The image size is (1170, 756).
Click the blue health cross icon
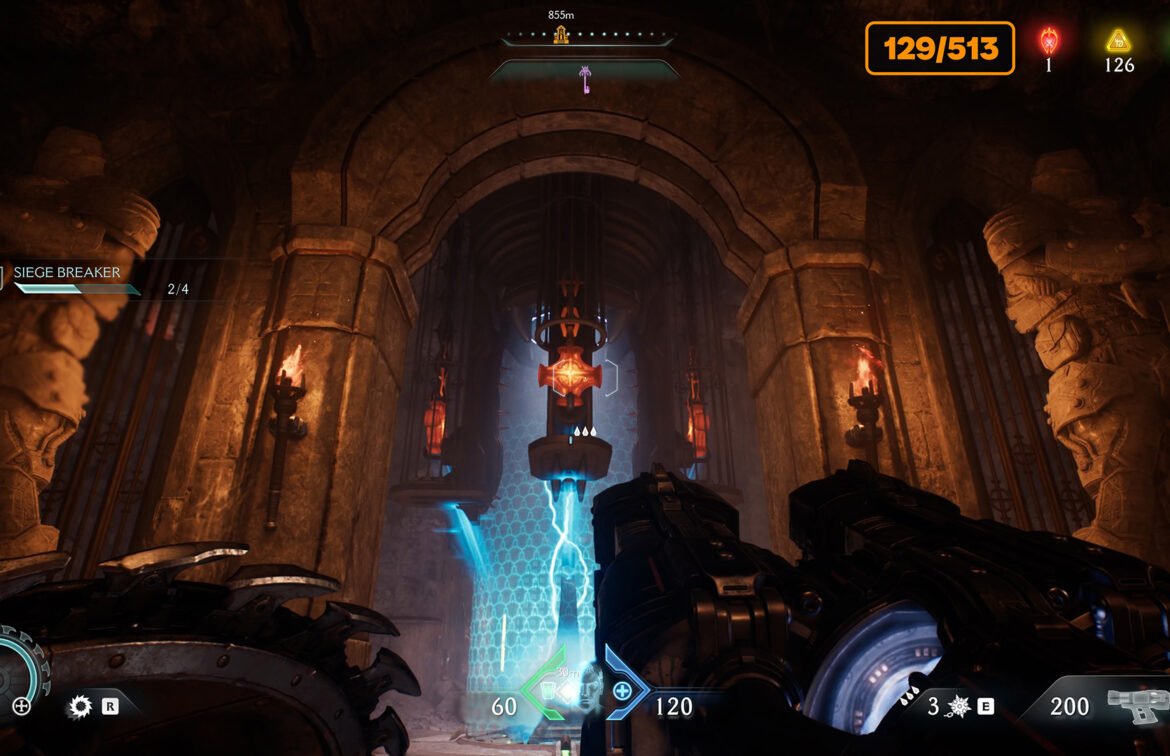(x=622, y=690)
